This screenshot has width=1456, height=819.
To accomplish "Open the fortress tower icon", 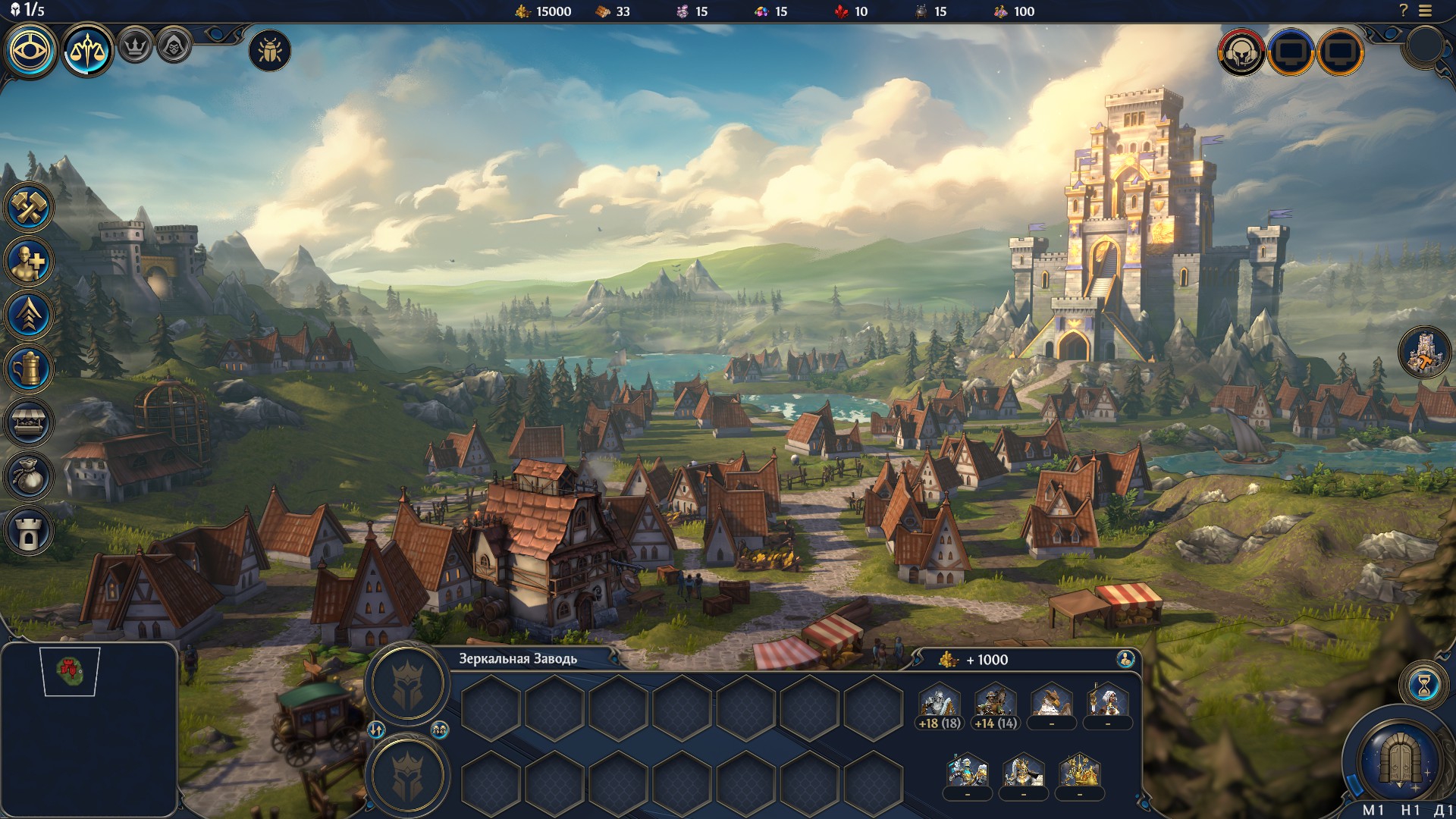I will tap(29, 531).
